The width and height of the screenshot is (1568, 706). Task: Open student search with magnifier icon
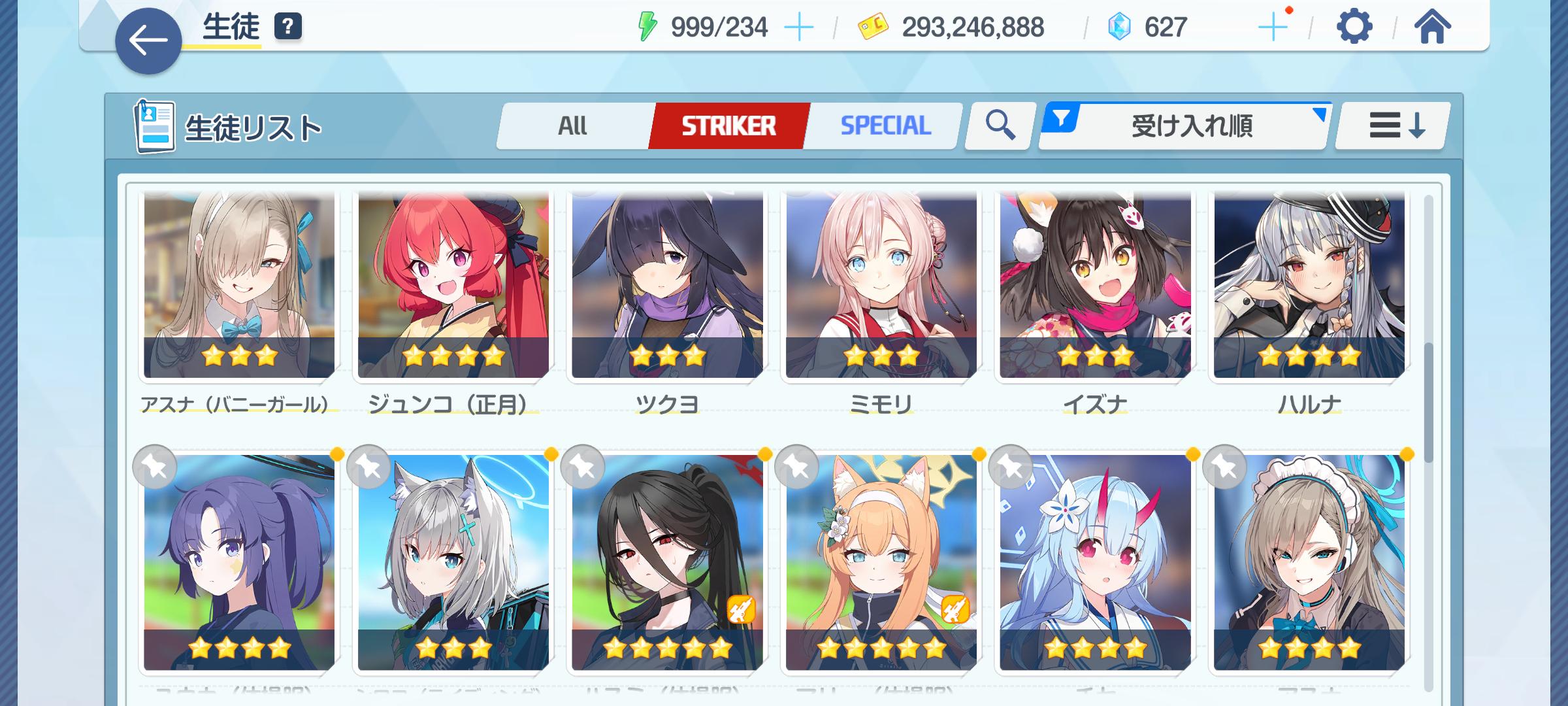(1000, 126)
